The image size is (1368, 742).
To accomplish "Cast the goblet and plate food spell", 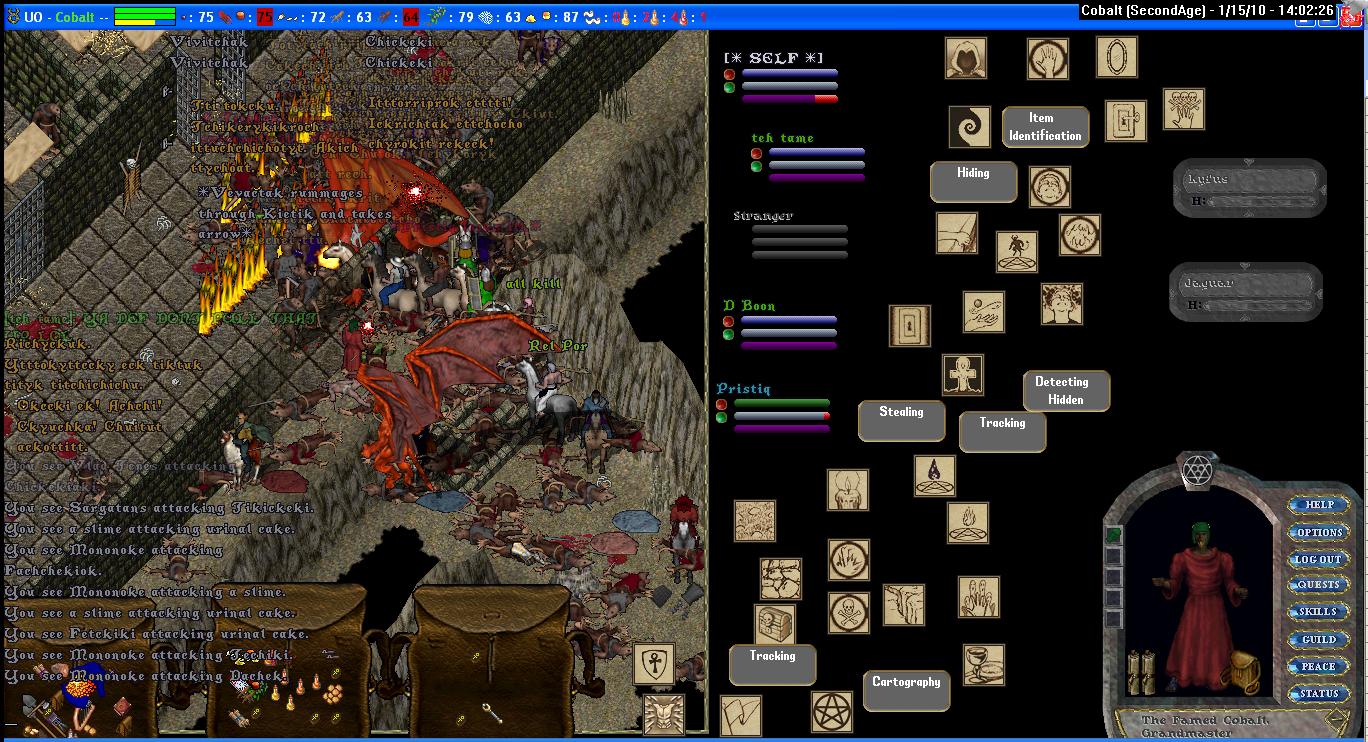I will (984, 665).
